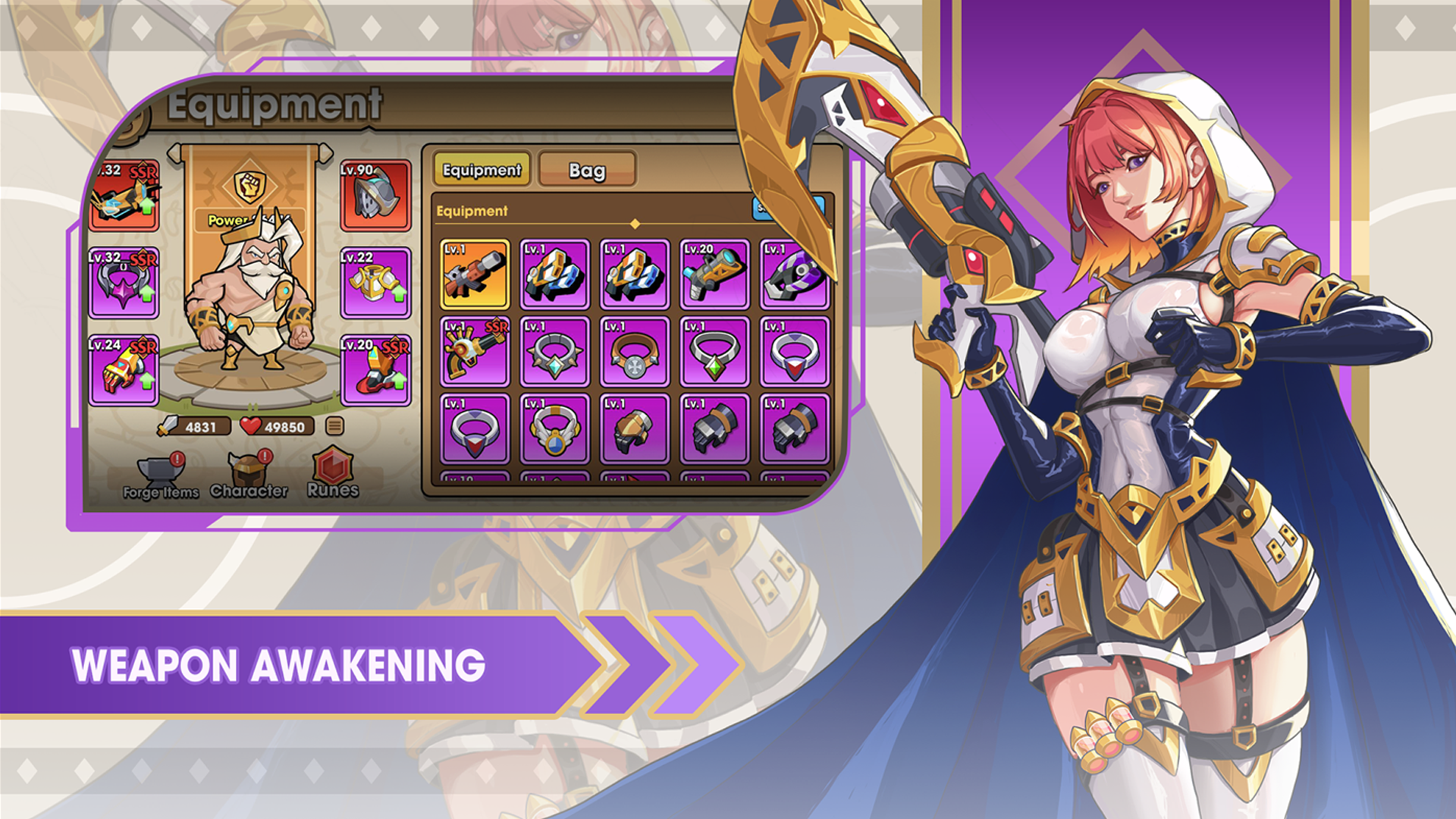Choose the golden gauntlet item

coord(635,429)
